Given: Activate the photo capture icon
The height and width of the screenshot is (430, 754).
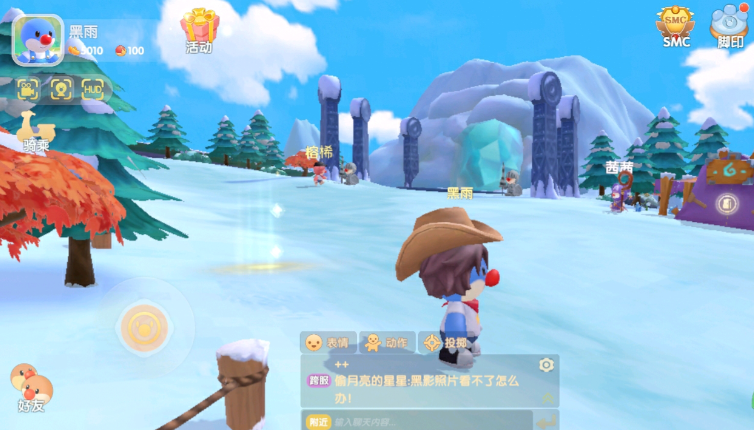Looking at the screenshot, I should click(61, 89).
